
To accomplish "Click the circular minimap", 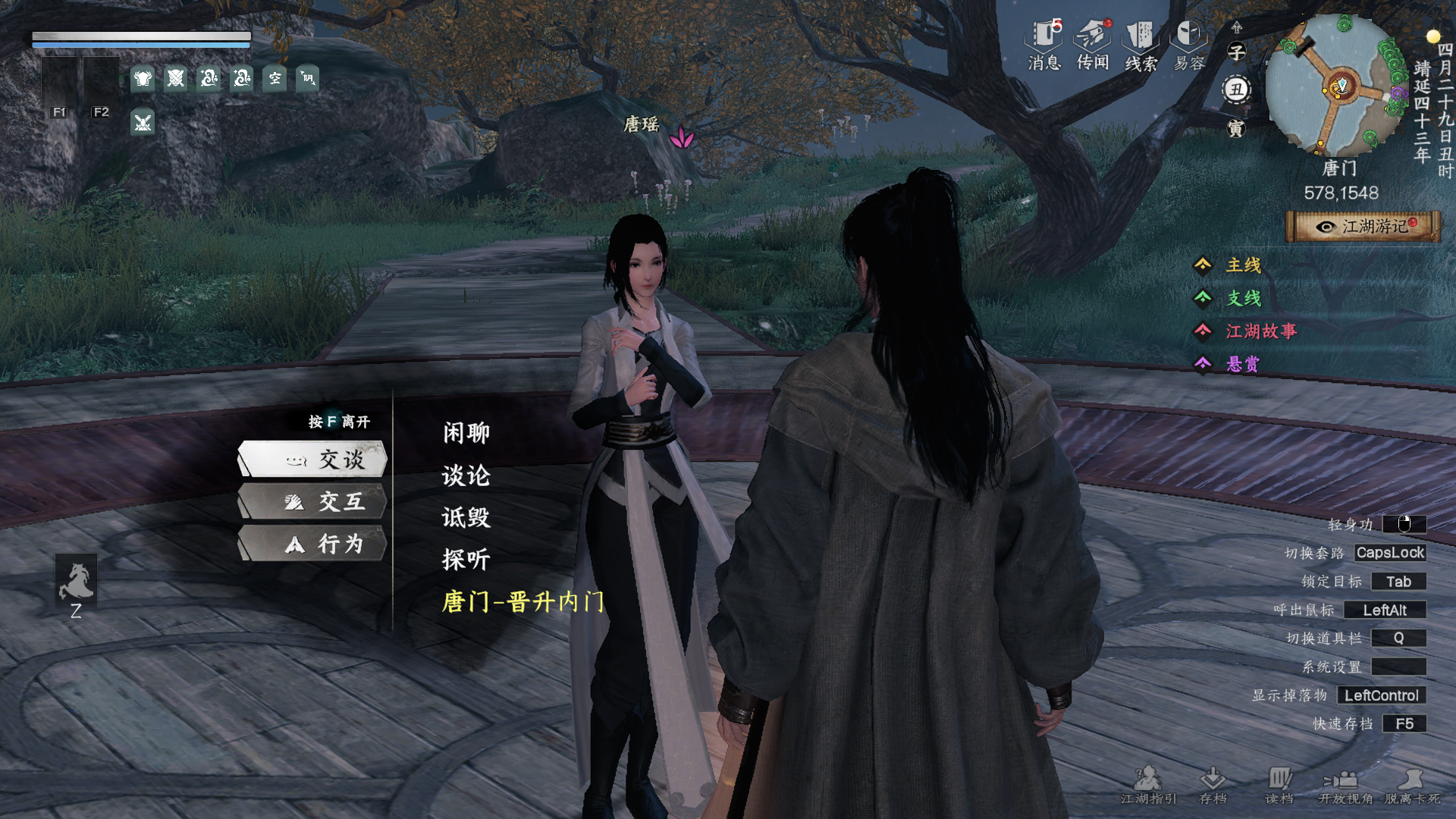I will tap(1337, 85).
